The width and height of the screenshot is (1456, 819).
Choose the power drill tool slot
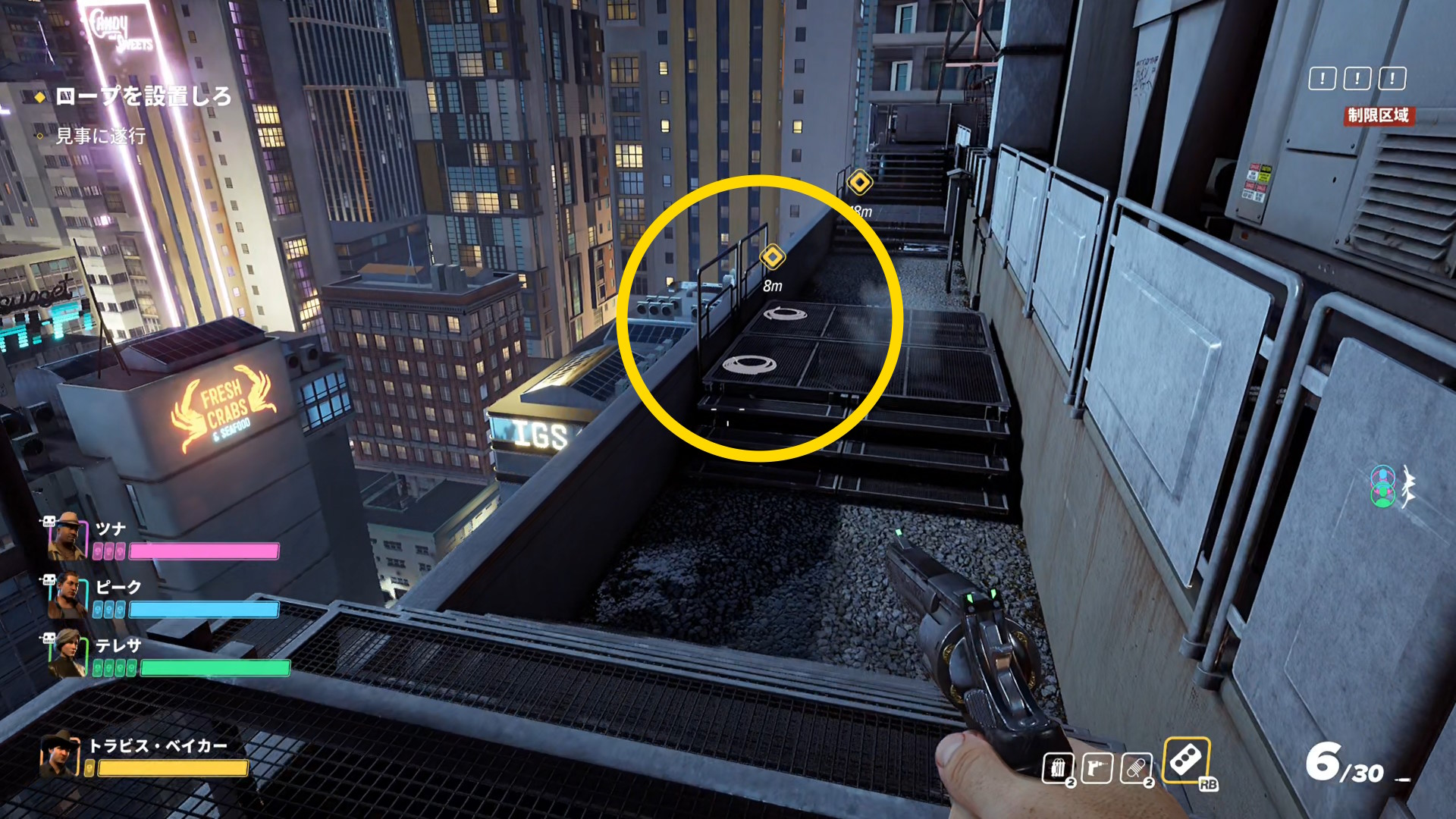(1097, 768)
